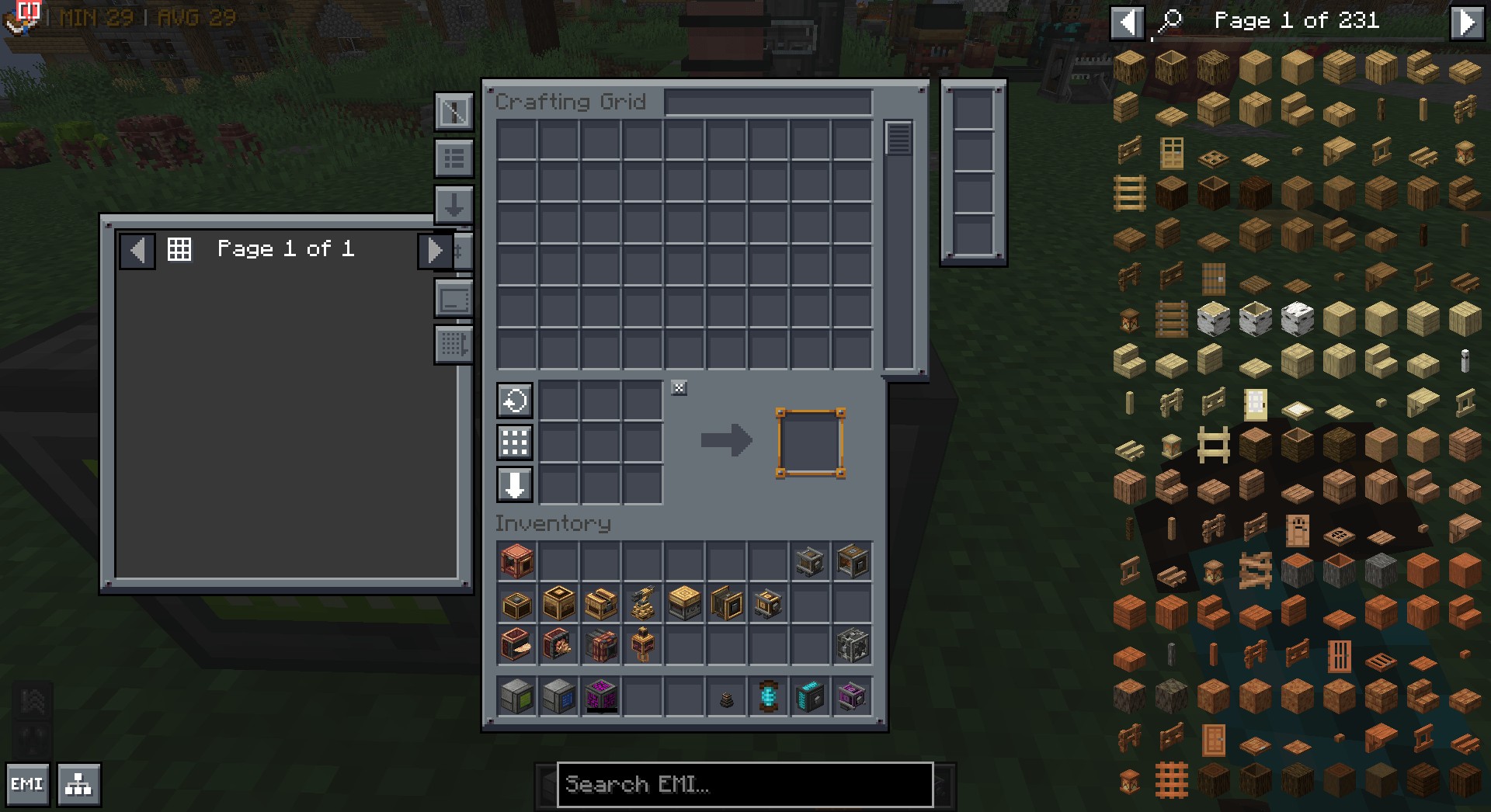Viewport: 1491px width, 812px height.
Task: Click the white down arrow crafting button
Action: (514, 485)
